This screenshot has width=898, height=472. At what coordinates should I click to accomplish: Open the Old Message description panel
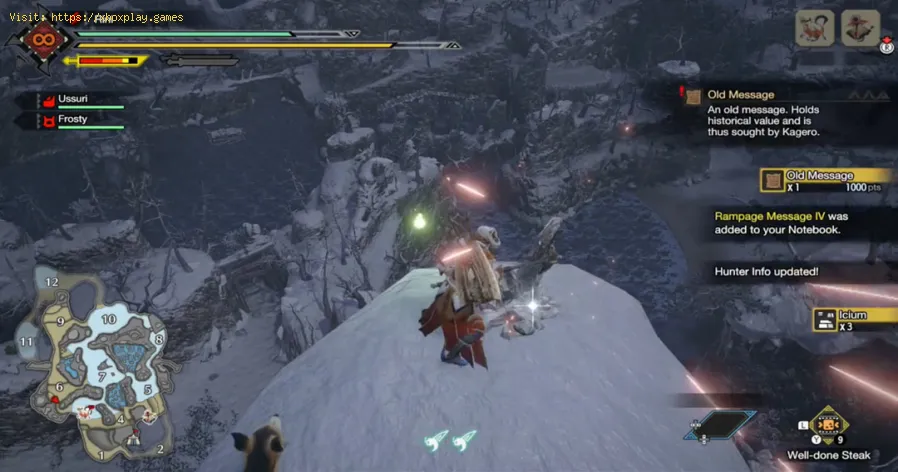pyautogui.click(x=780, y=113)
